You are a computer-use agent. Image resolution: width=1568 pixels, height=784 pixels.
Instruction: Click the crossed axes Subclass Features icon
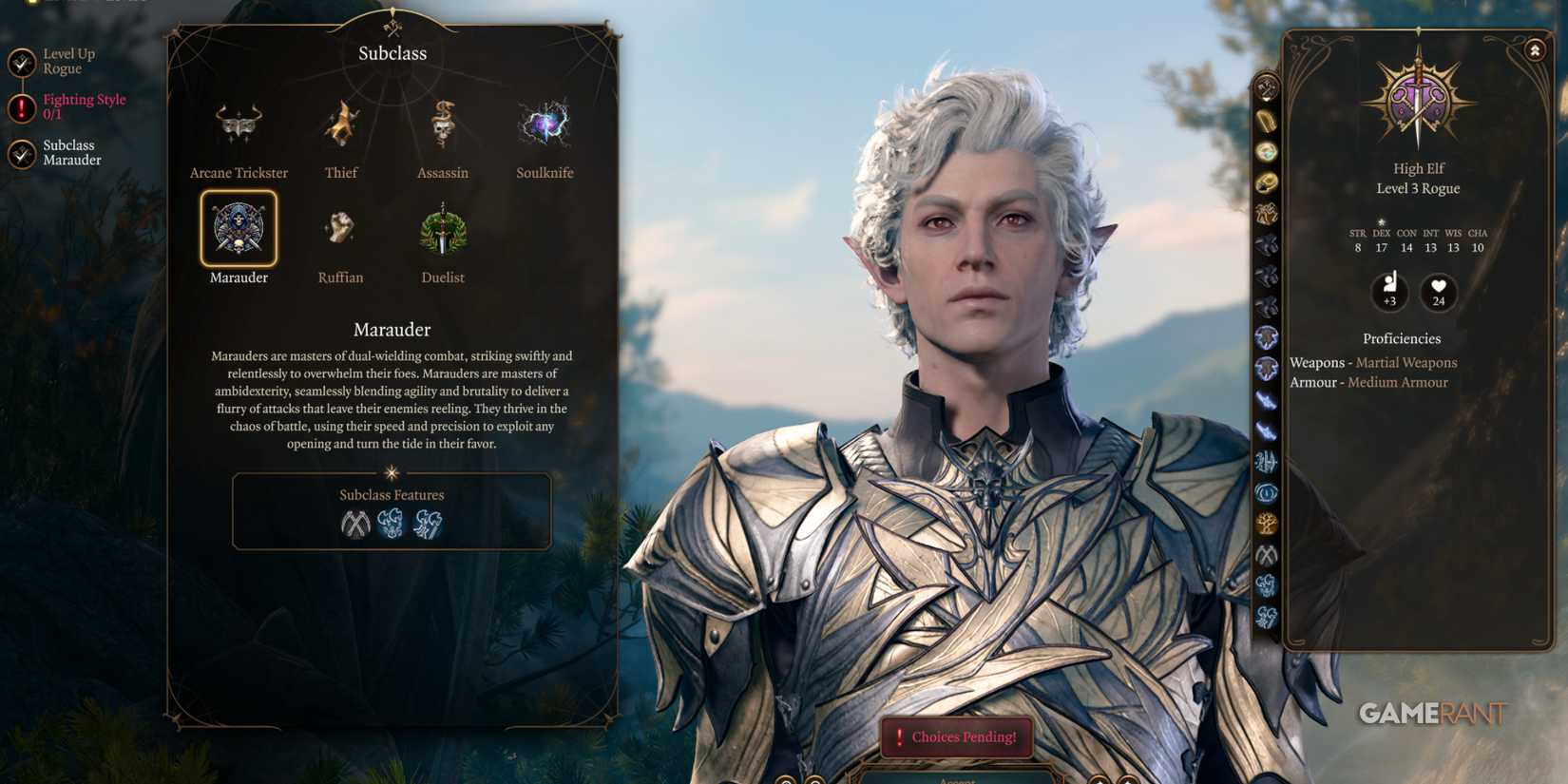[355, 524]
